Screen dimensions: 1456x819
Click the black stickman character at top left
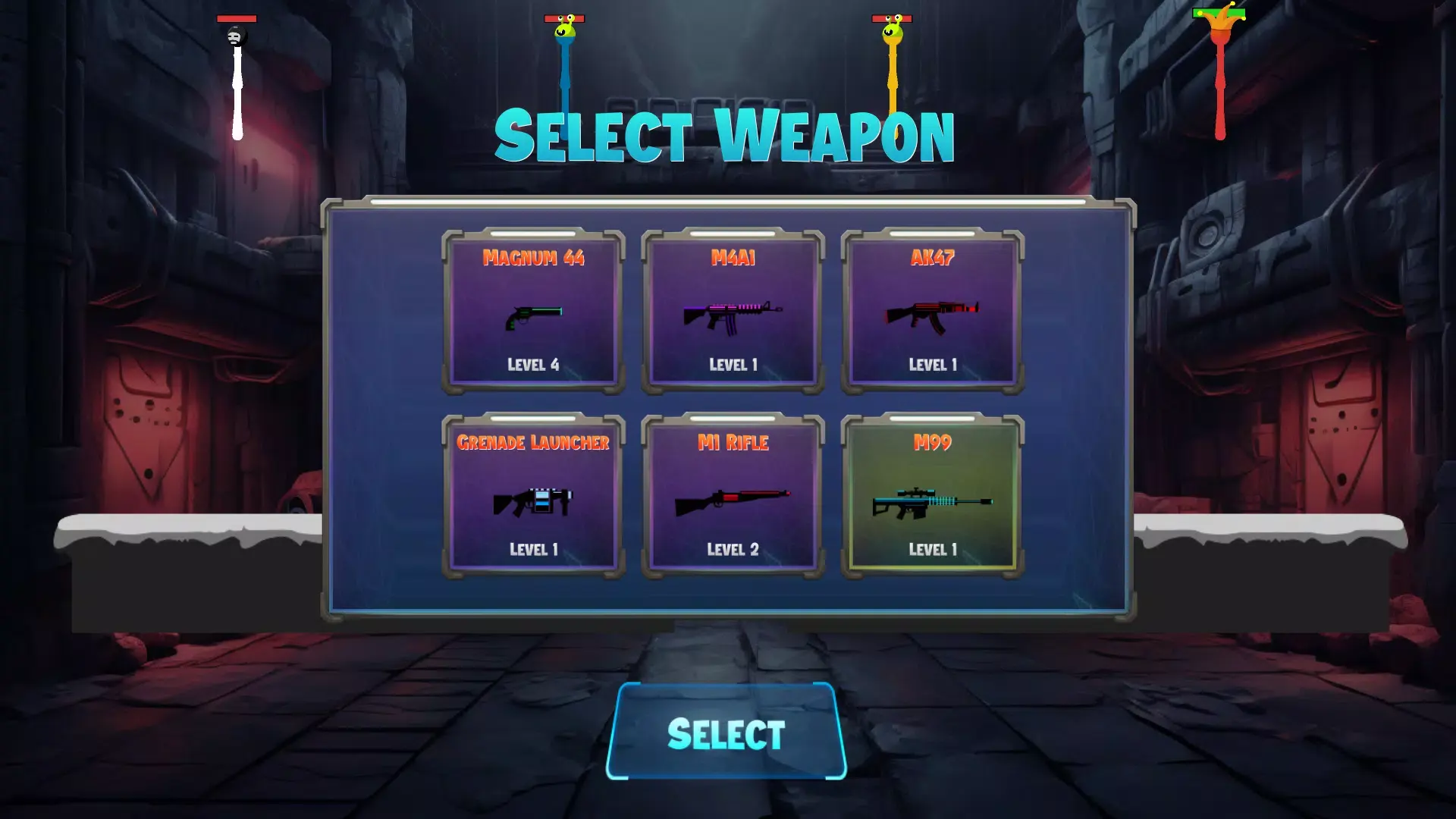pos(235,34)
